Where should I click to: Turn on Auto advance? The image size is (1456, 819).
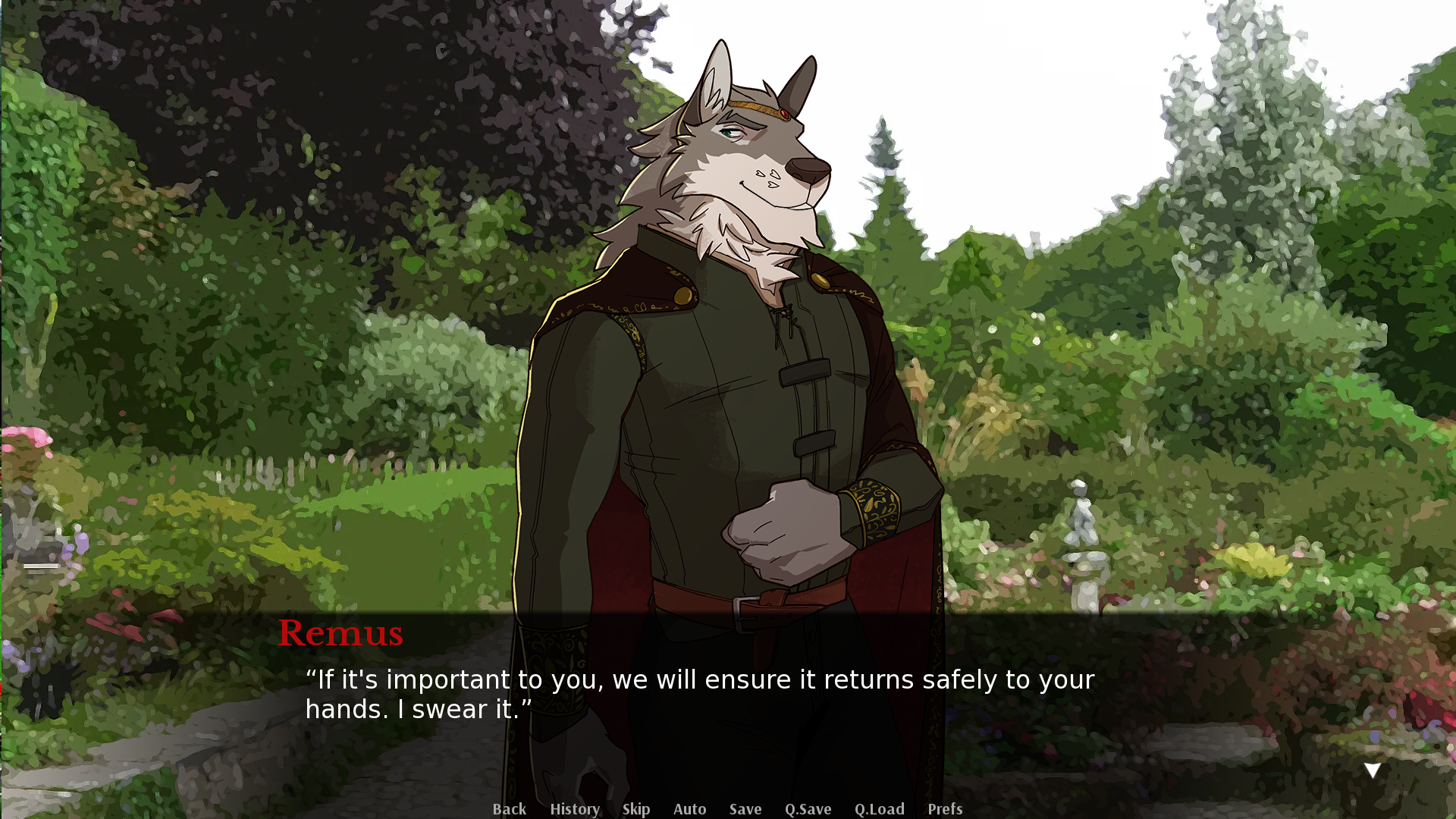tap(689, 809)
